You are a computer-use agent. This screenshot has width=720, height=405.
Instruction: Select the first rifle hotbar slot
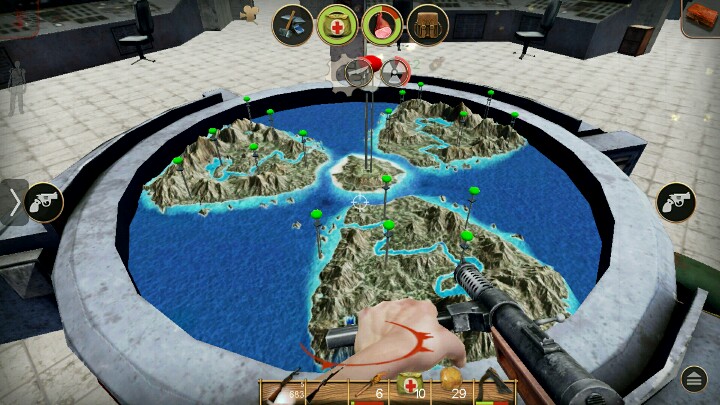click(x=283, y=391)
